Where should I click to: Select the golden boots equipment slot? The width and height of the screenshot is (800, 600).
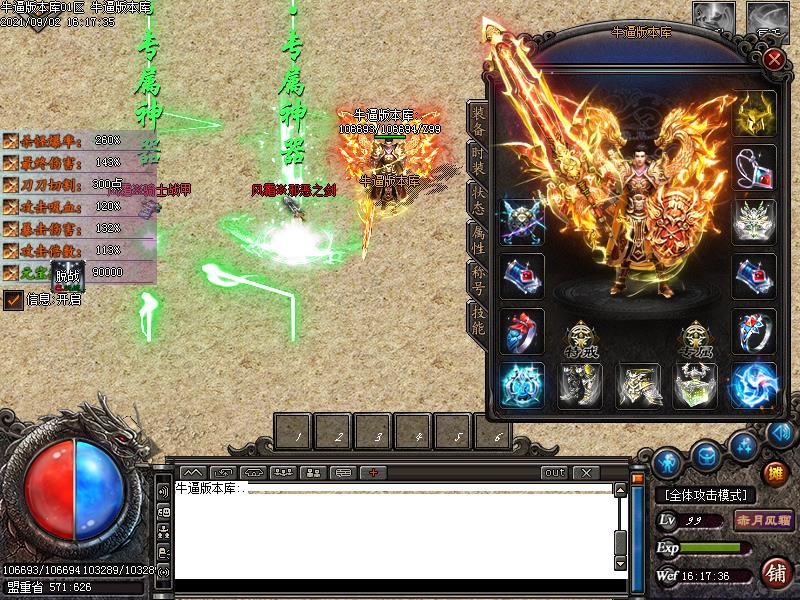click(x=637, y=385)
